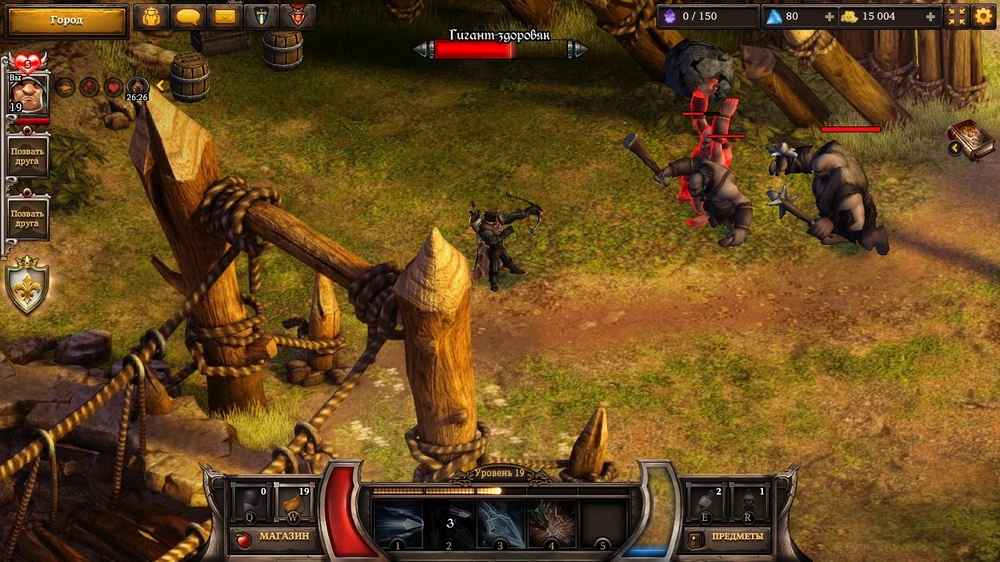Image resolution: width=1000 pixels, height=562 pixels.
Task: Return to town with the Город button
Action: click(66, 19)
